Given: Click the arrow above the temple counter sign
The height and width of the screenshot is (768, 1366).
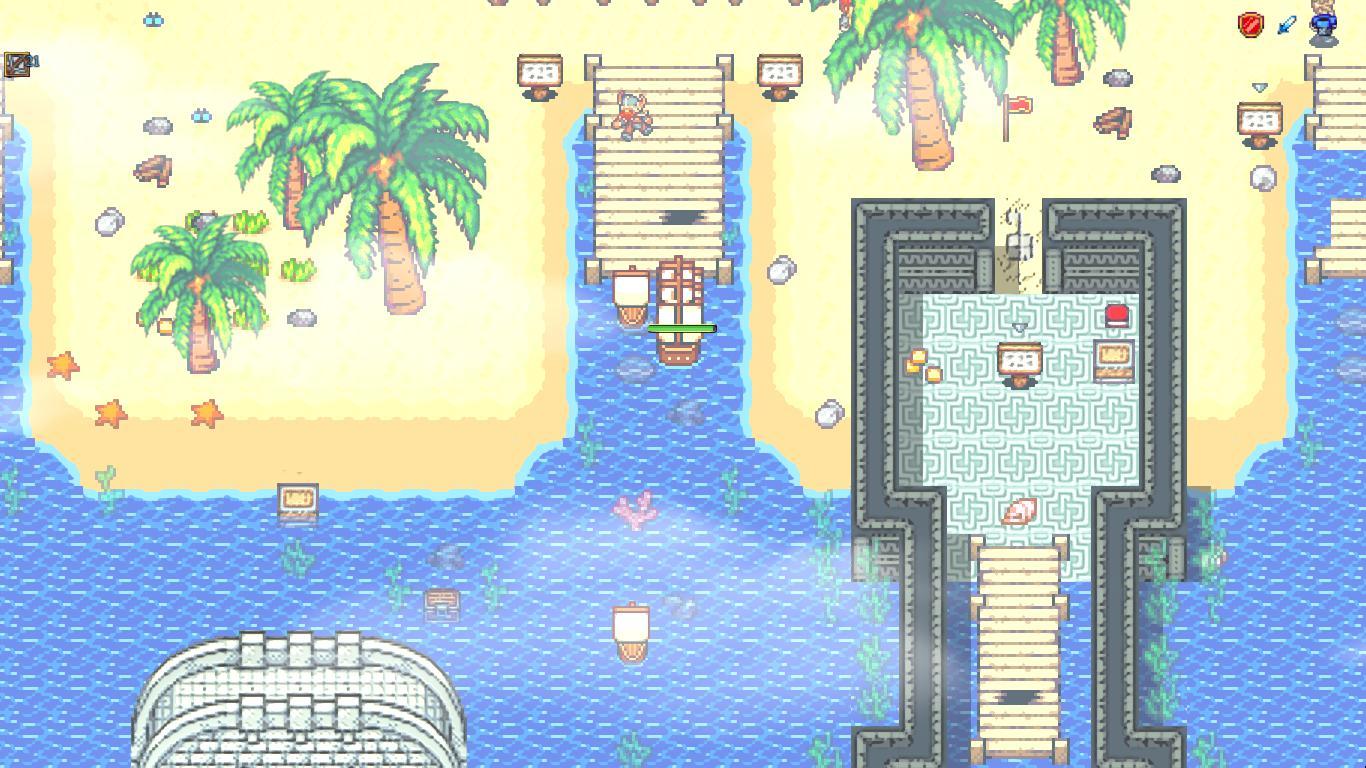Looking at the screenshot, I should [1020, 327].
